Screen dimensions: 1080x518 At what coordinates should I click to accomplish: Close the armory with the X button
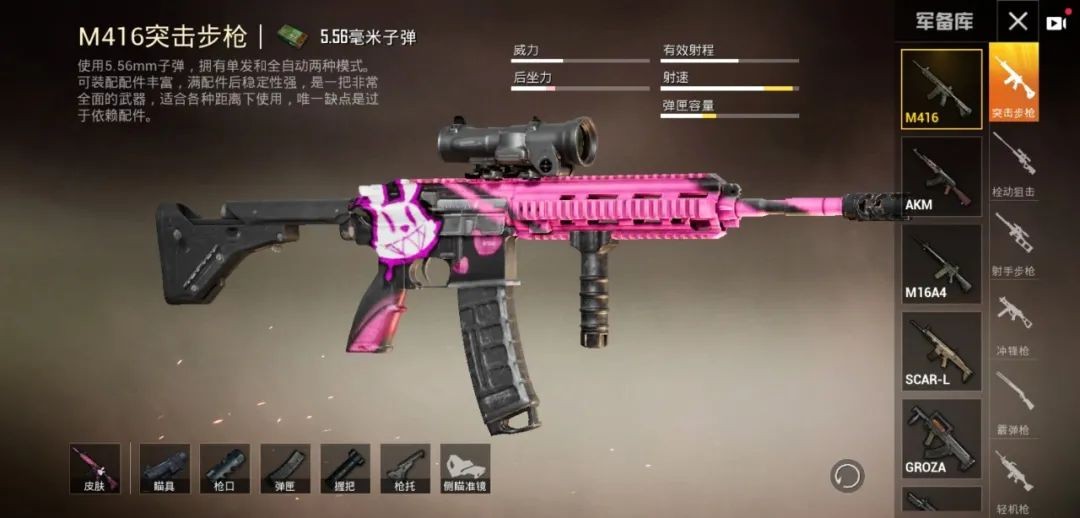click(x=1017, y=21)
